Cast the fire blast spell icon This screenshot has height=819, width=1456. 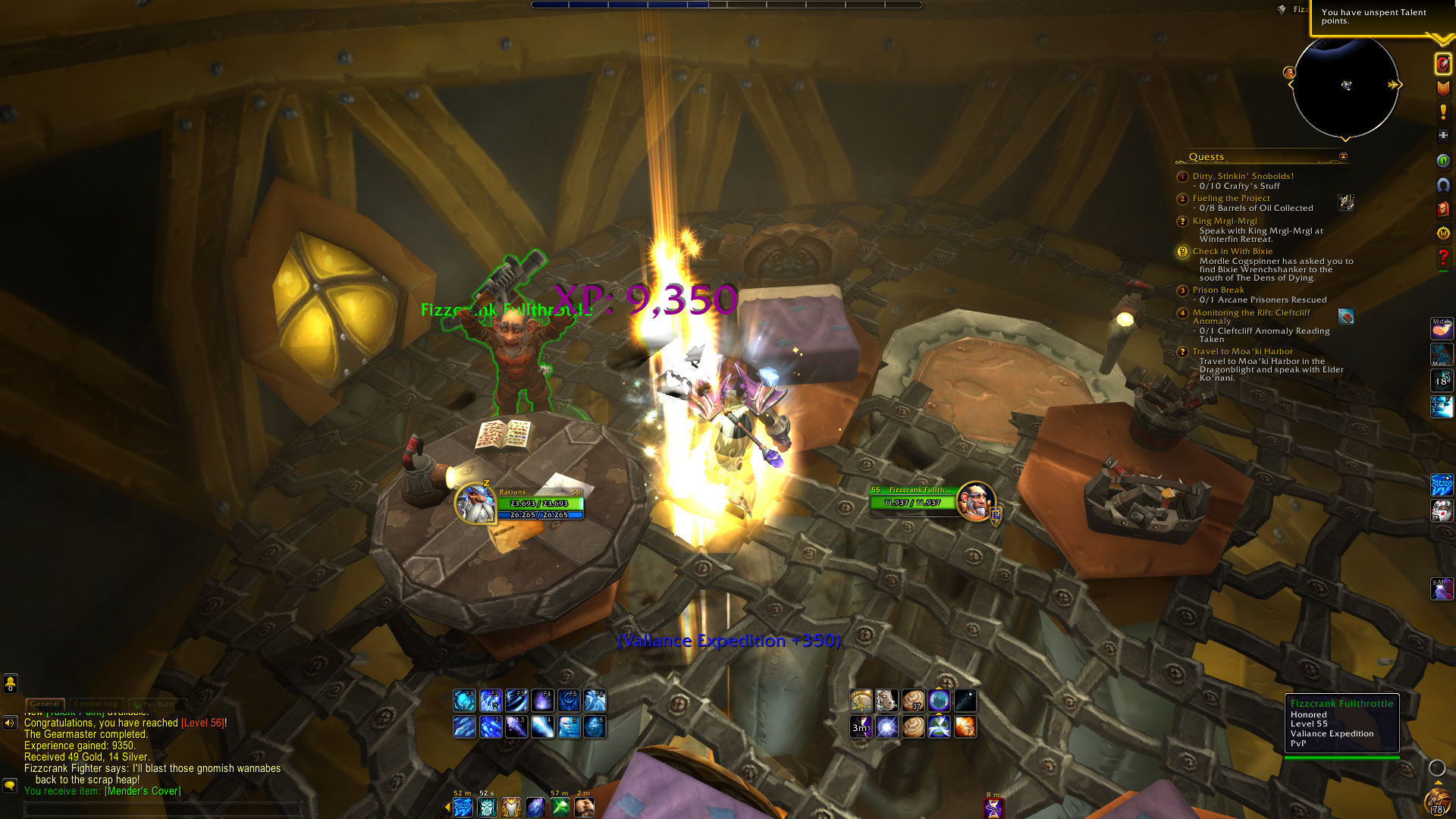[x=965, y=727]
